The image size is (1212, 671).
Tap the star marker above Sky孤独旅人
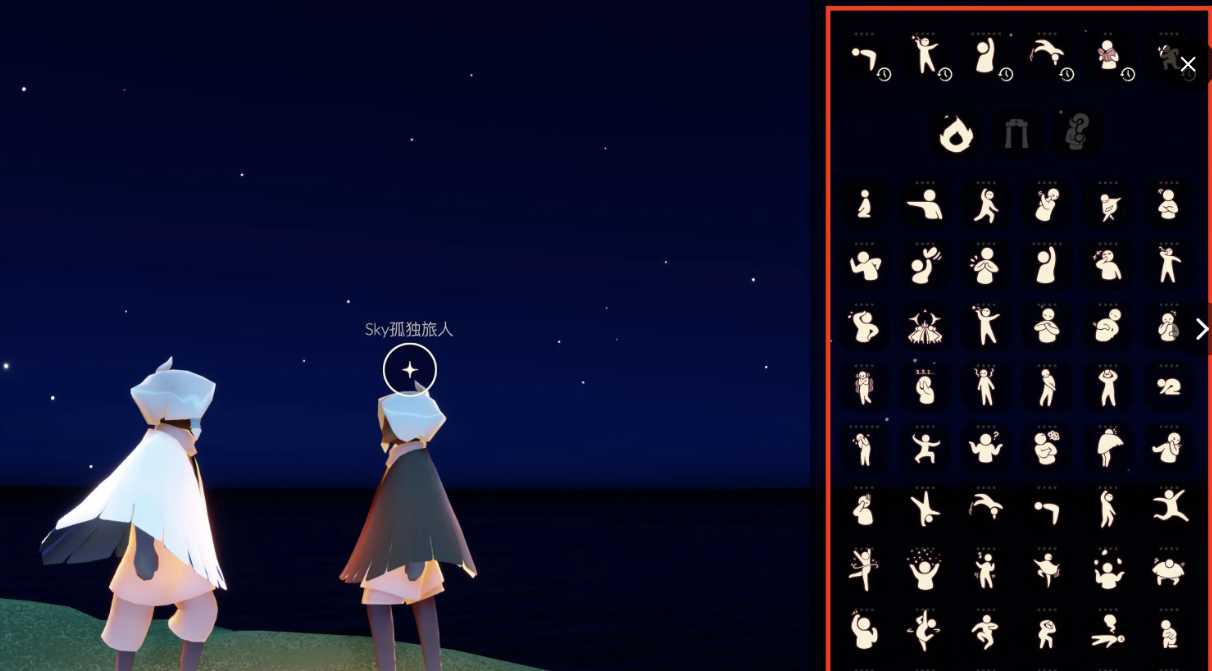(410, 370)
